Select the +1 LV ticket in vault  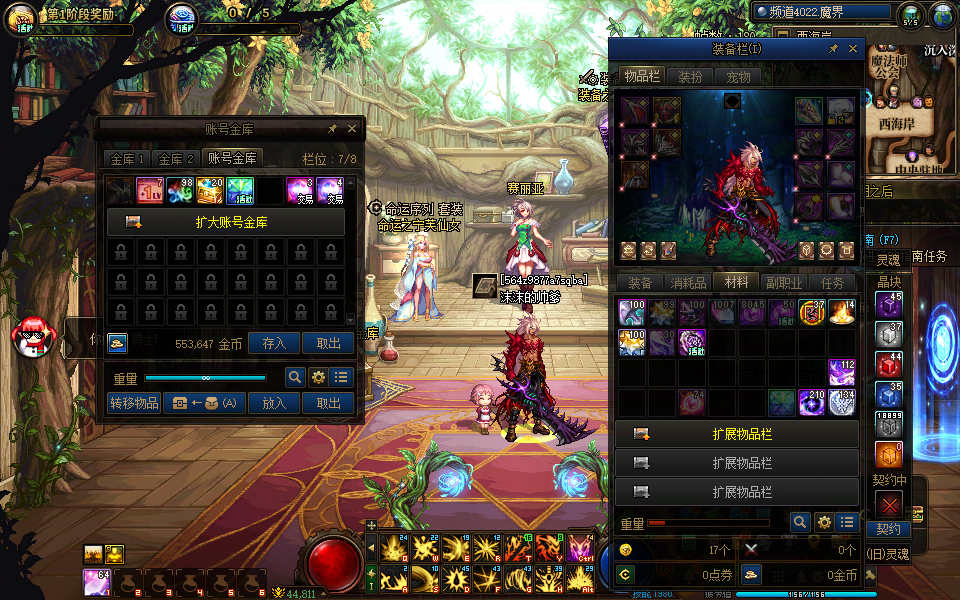click(151, 190)
